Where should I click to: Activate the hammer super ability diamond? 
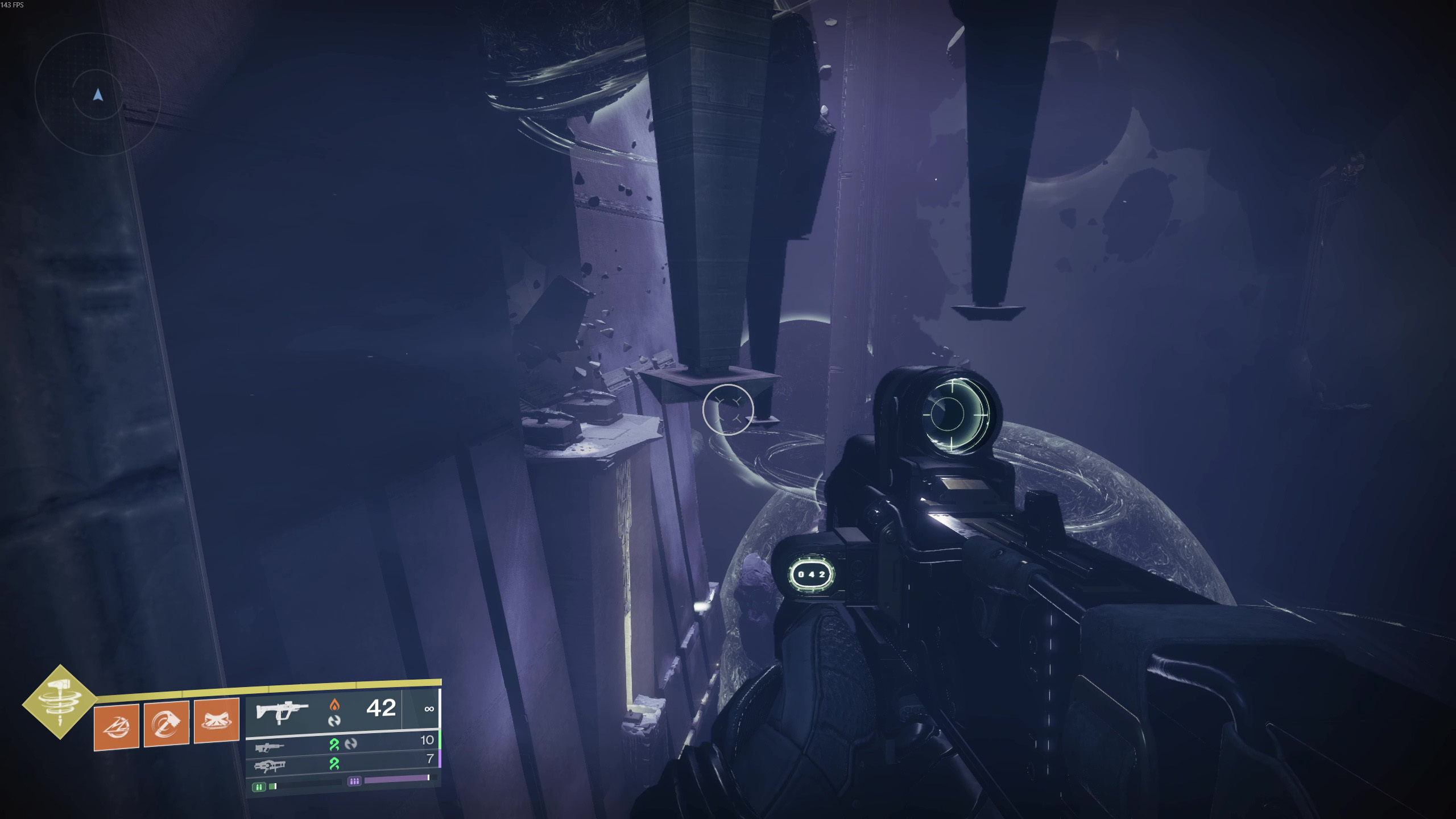(60, 702)
